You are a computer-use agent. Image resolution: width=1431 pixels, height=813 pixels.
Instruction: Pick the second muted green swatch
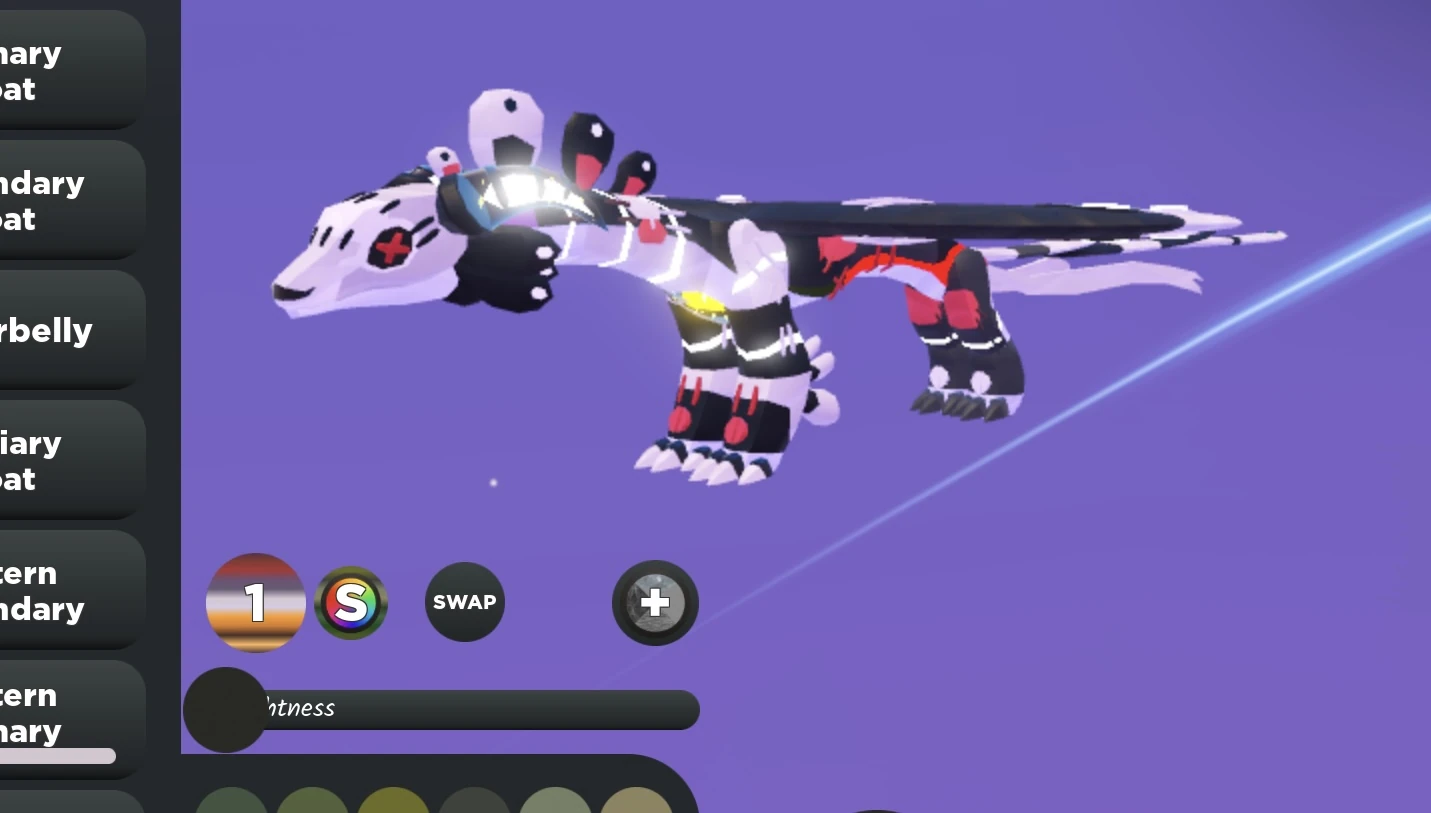click(x=312, y=803)
